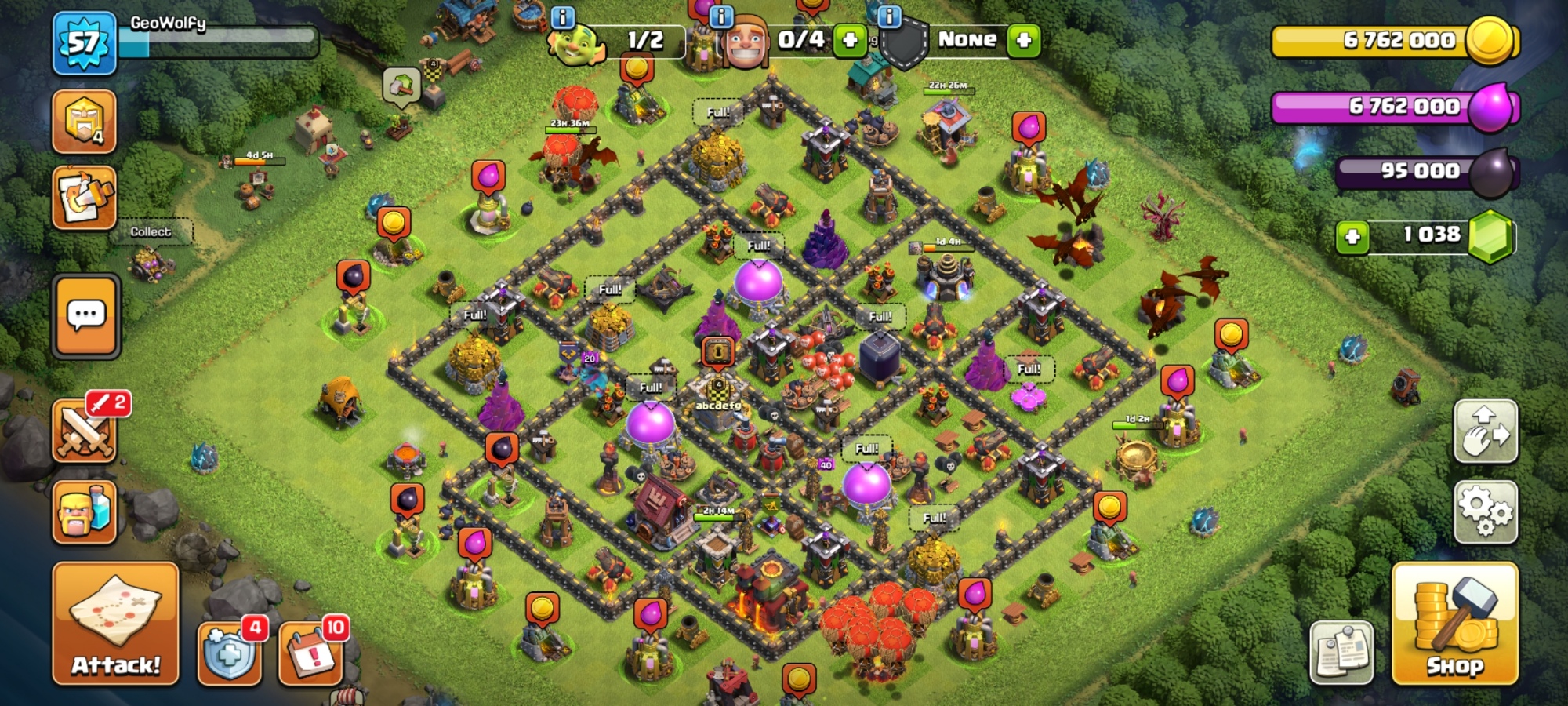Show the goblin builder info
This screenshot has height=706, width=1568.
coord(563,17)
